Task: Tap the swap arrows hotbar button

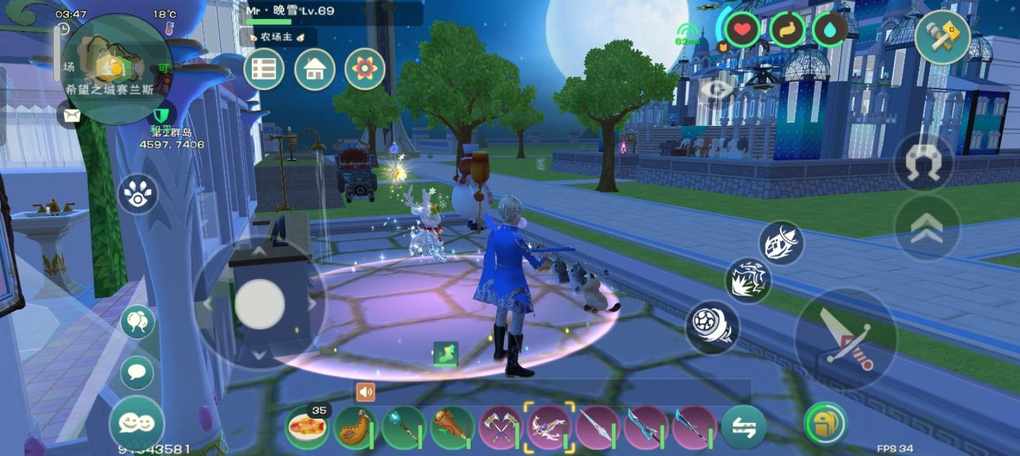Action: 743,427
